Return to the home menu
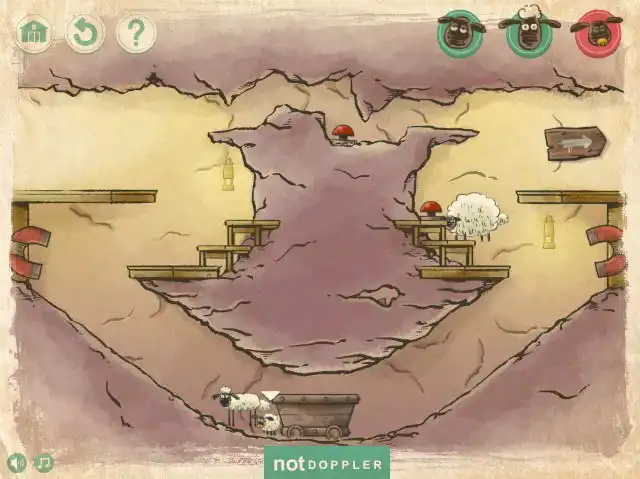Screen dimensions: 640x479 point(35,33)
